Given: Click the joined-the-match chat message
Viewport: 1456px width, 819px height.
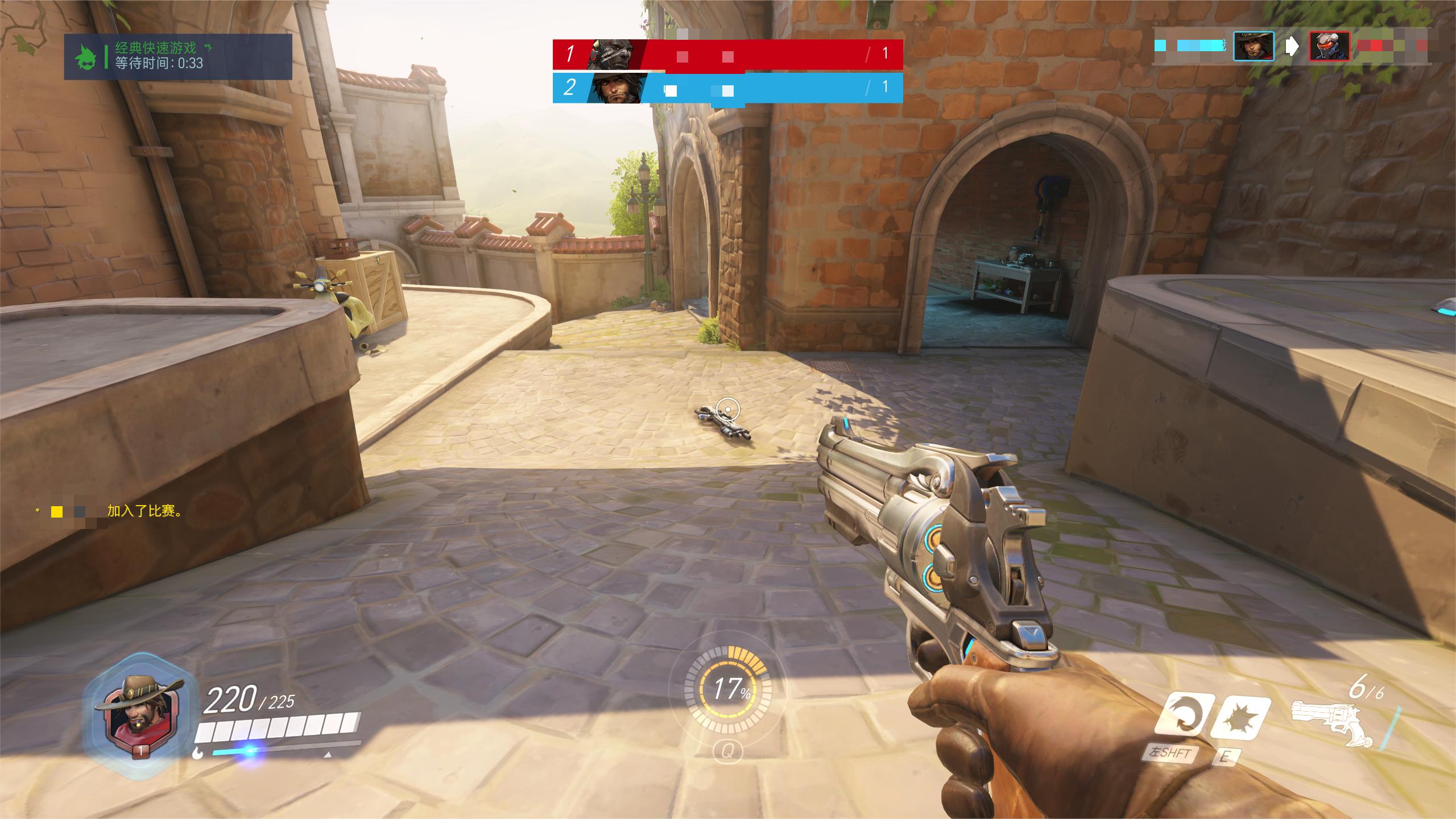Looking at the screenshot, I should 114,511.
